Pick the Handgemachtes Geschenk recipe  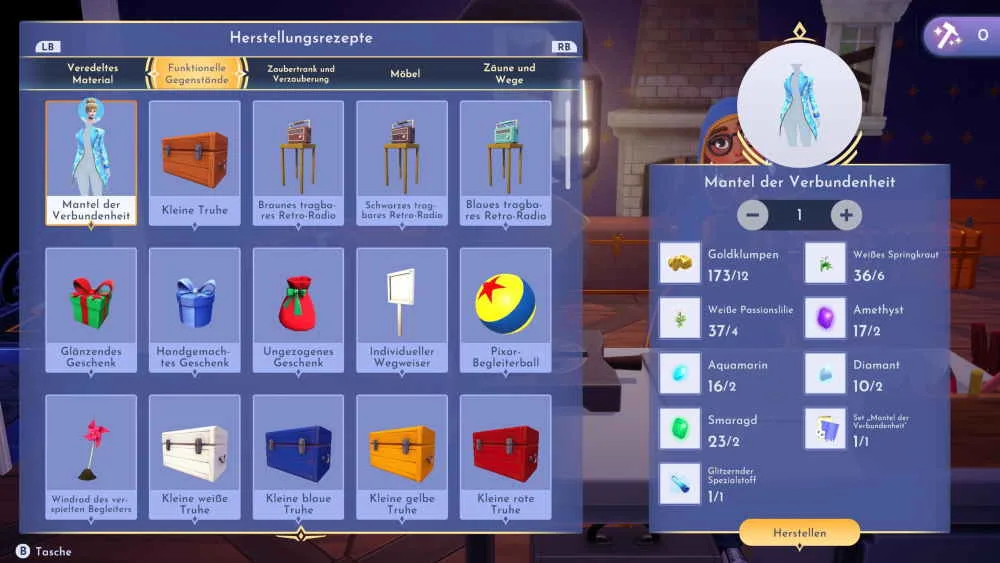tap(195, 310)
